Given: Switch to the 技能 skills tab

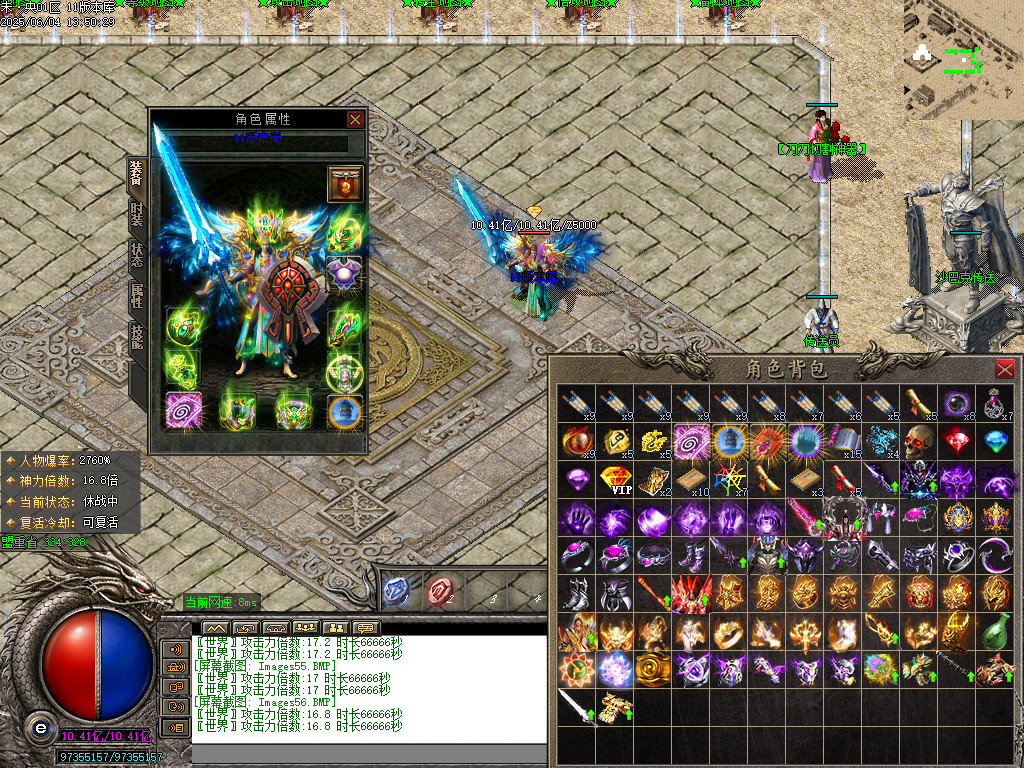Looking at the screenshot, I should coord(137,335).
